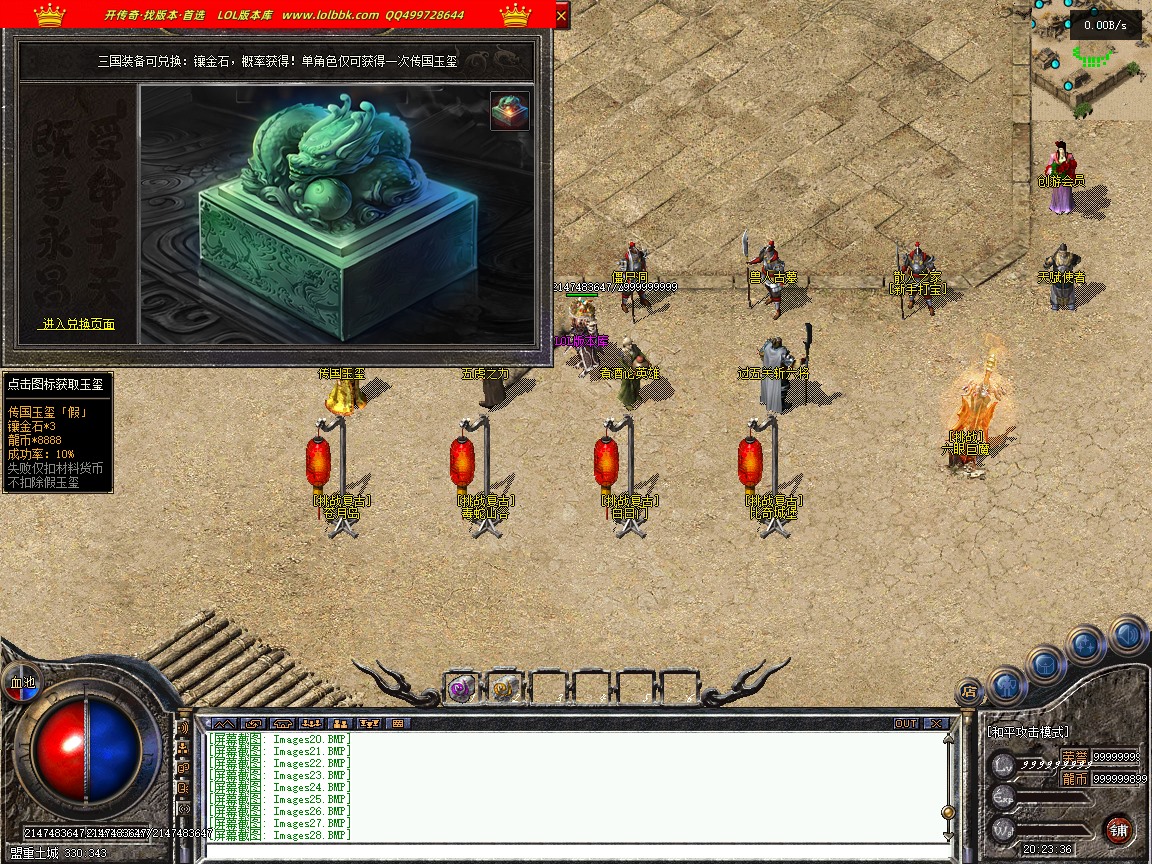Open the round 店 shop button
Viewport: 1152px width, 864px height.
click(968, 690)
